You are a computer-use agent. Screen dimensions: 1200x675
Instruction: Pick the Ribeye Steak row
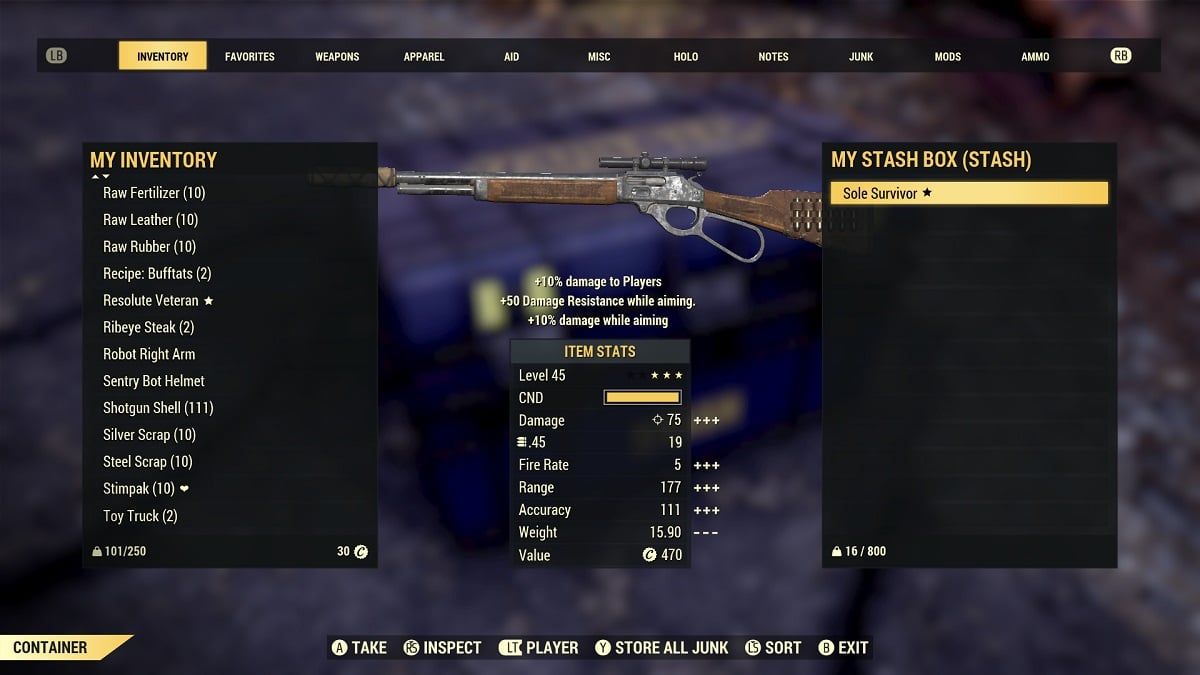(148, 328)
